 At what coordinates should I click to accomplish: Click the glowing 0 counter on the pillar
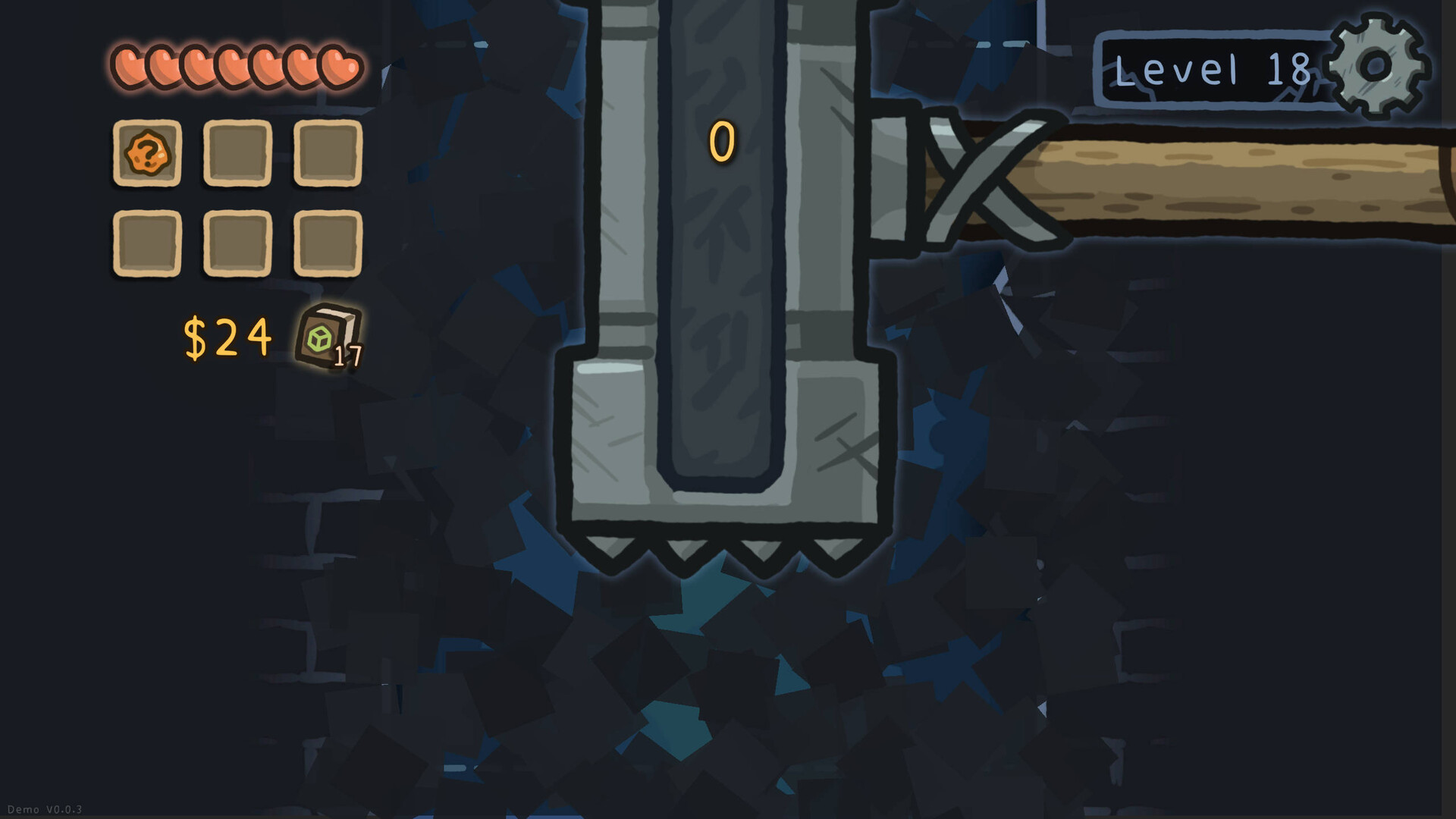coord(720,142)
